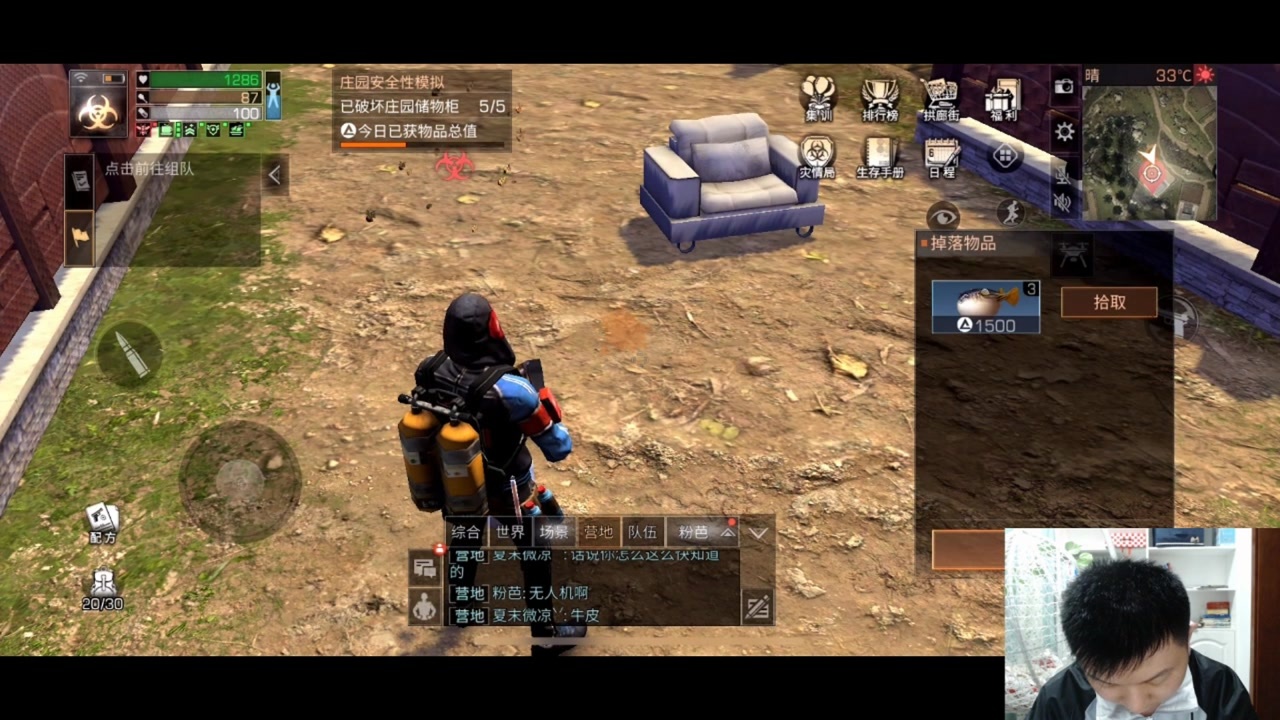Pick up the dropped item with 拾取

[1108, 302]
